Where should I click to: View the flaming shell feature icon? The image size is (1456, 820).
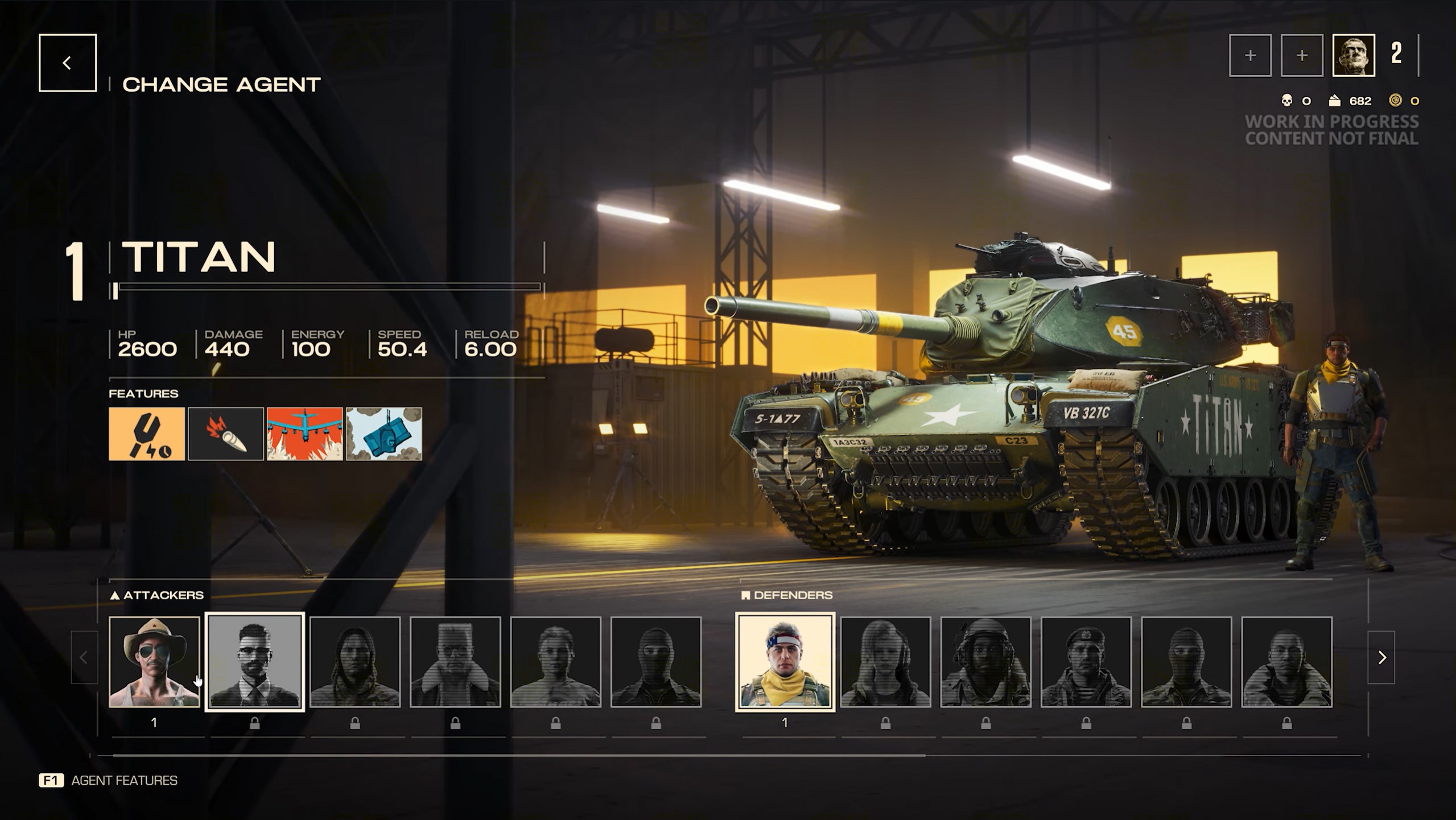(226, 434)
